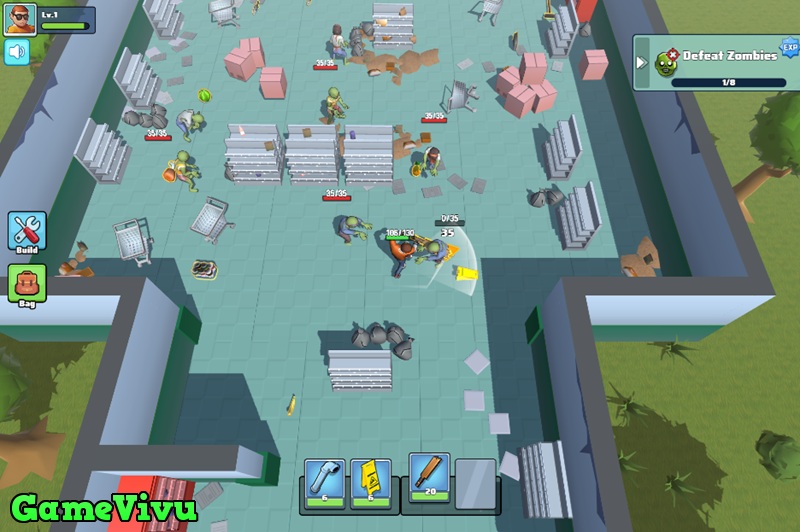The width and height of the screenshot is (800, 532).
Task: Select the wooden cricket bat slot
Action: click(x=430, y=475)
